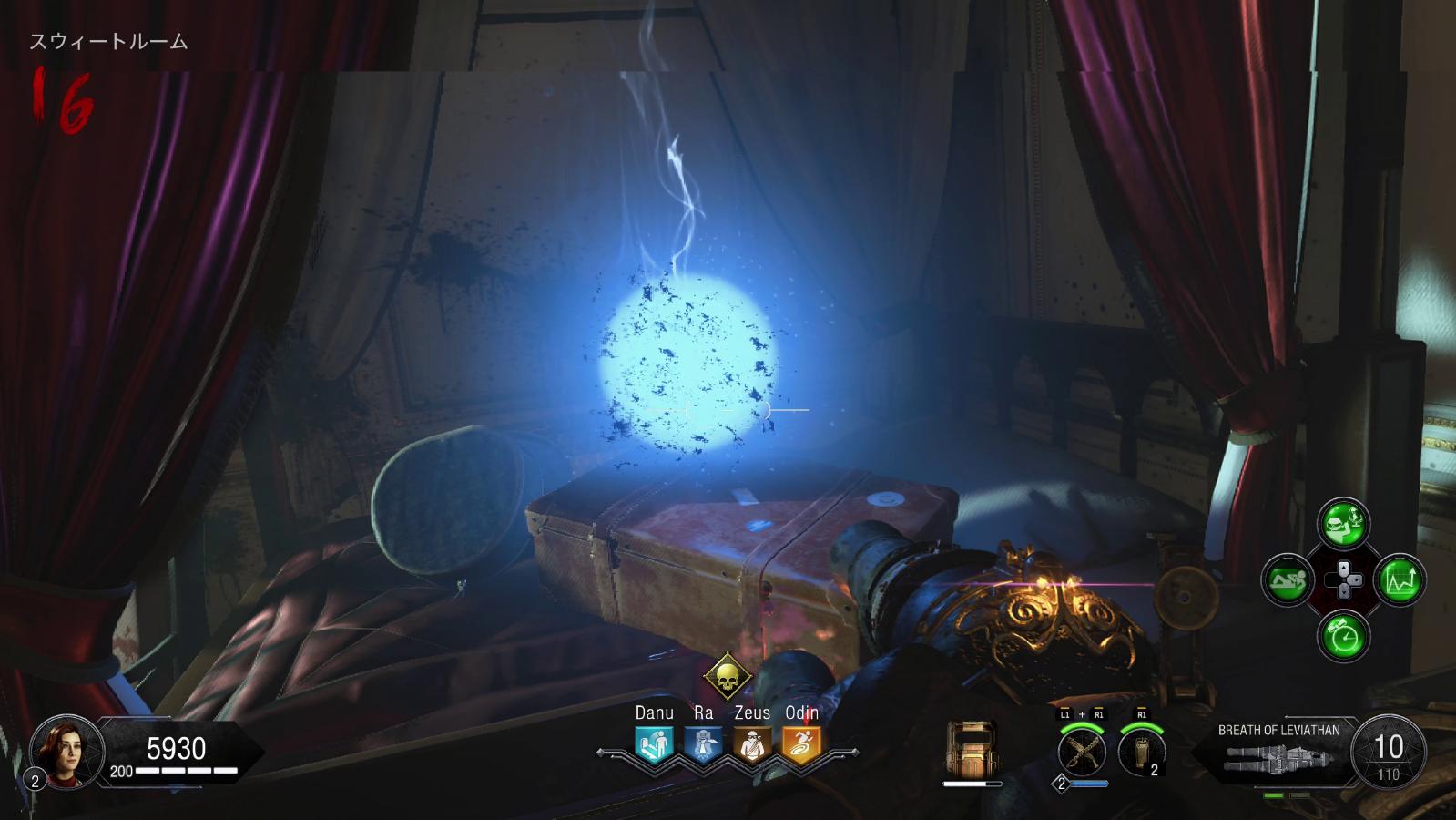
Task: Click the golden skull diamond icon
Action: [x=727, y=677]
